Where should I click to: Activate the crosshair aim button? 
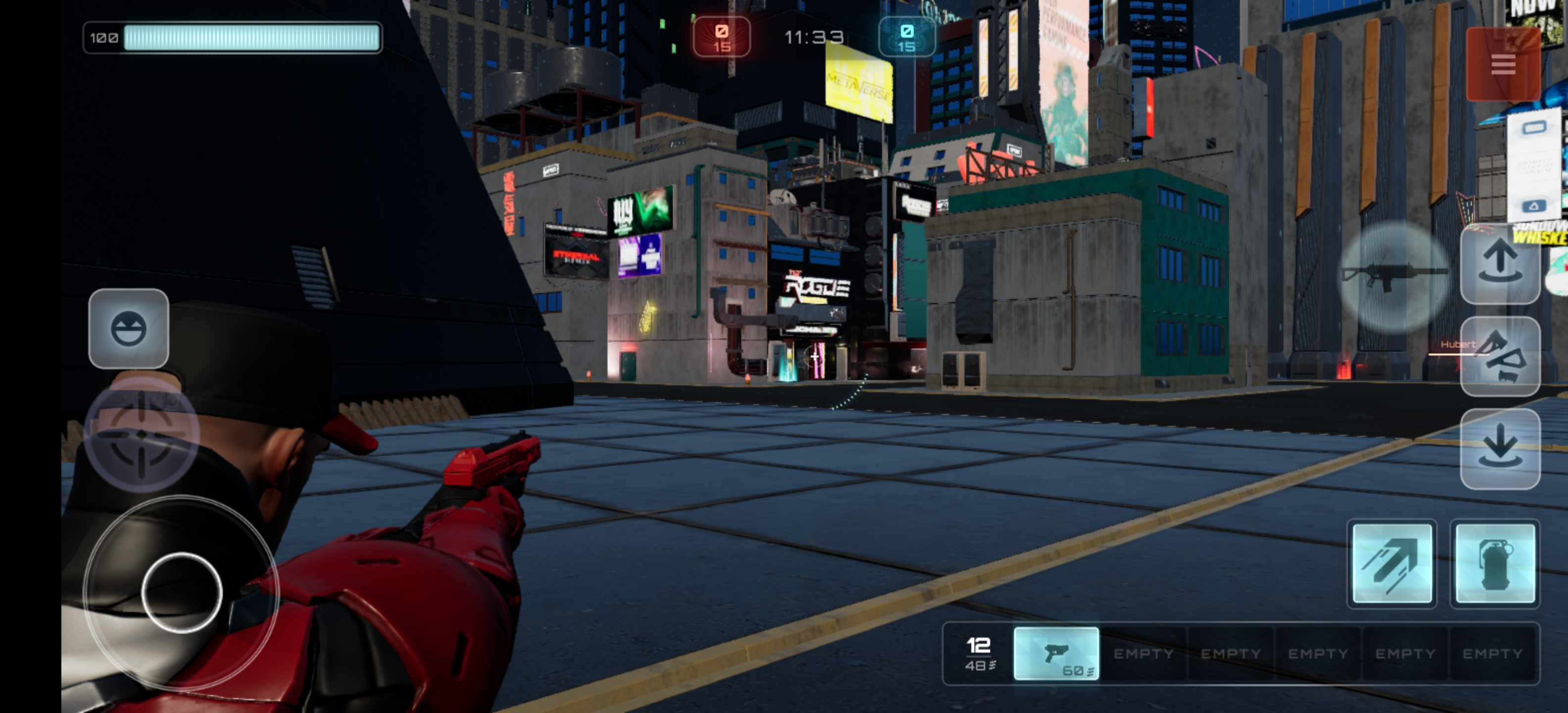(142, 434)
